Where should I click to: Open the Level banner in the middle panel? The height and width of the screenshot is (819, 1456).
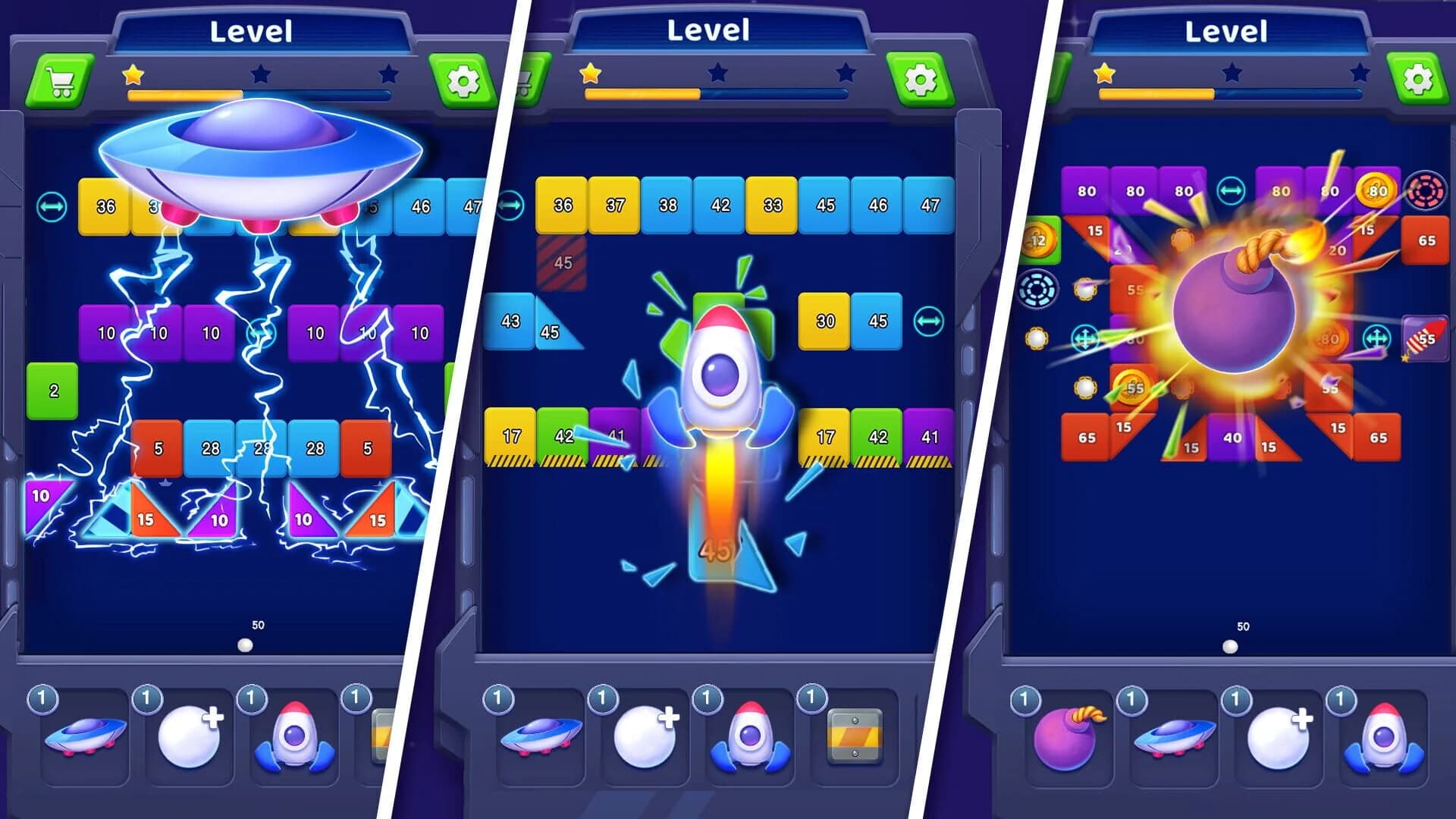(x=709, y=30)
